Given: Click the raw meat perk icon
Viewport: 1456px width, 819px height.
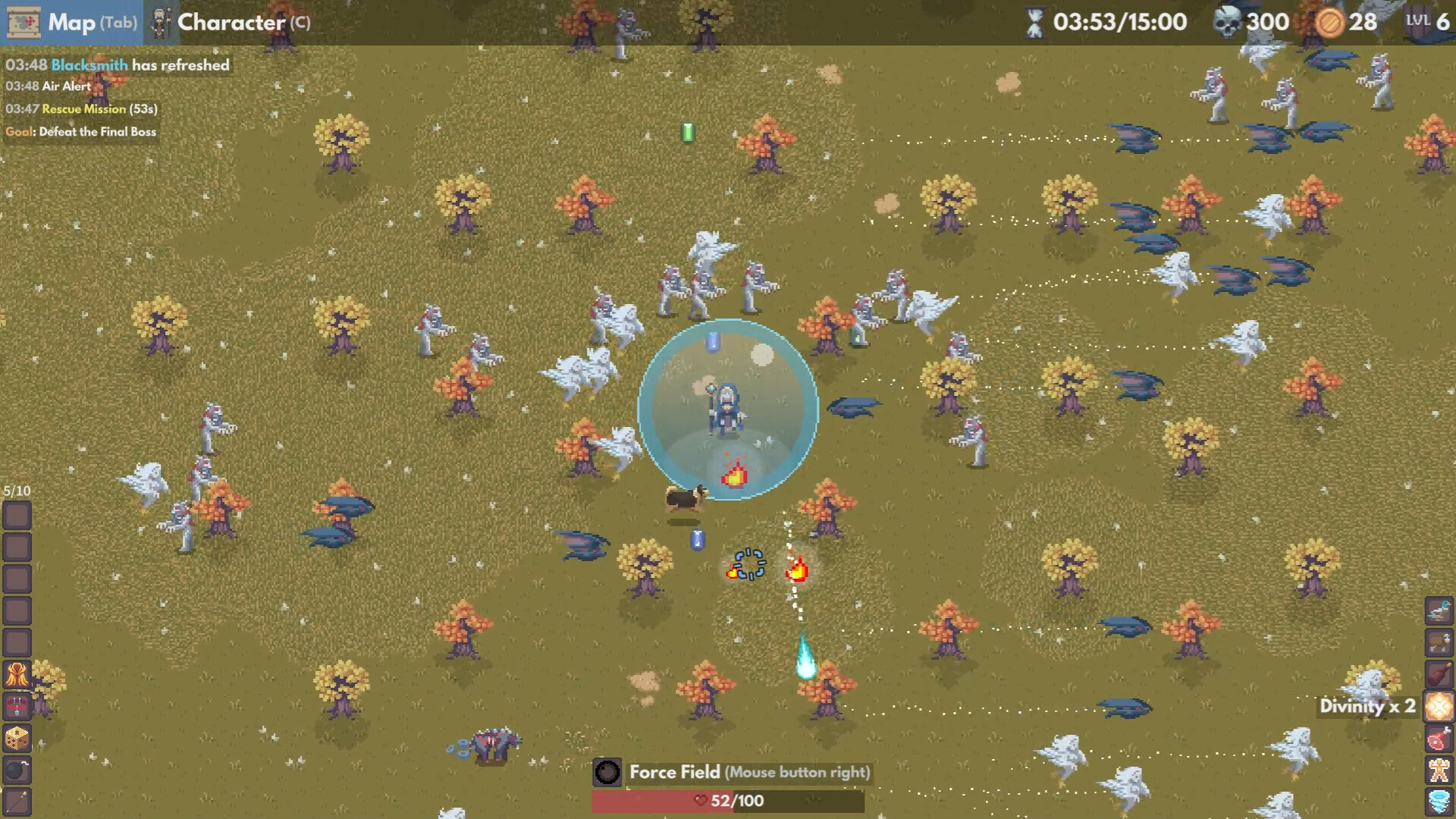Looking at the screenshot, I should (1439, 738).
